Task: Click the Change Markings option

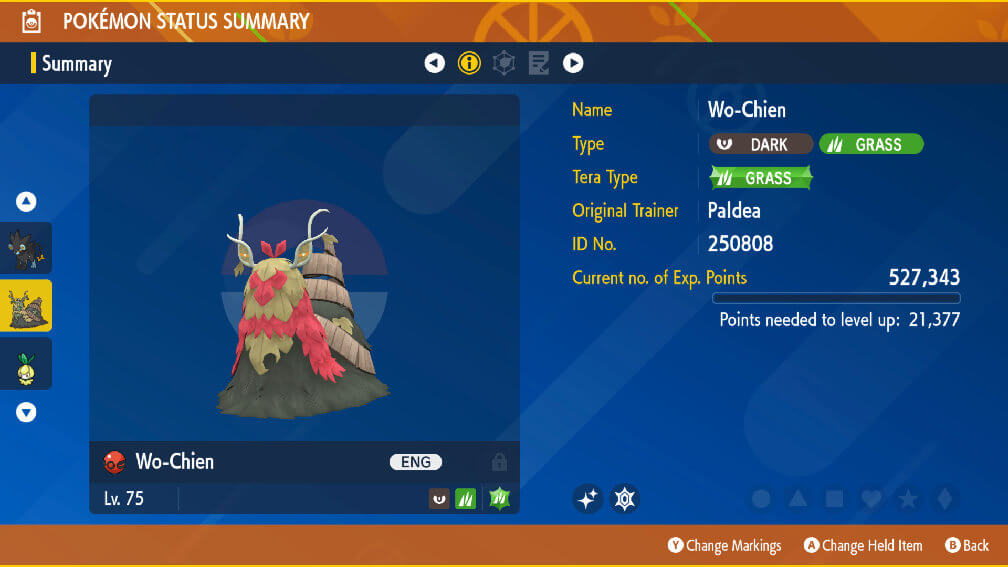Action: (725, 546)
